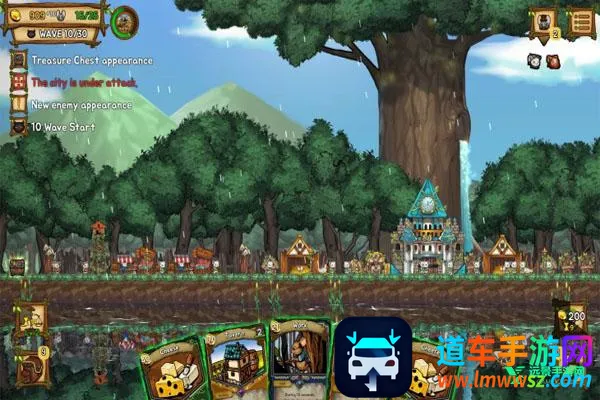Click the round hamster portrait by the resource bar
This screenshot has height=400, width=600.
pos(125,20)
